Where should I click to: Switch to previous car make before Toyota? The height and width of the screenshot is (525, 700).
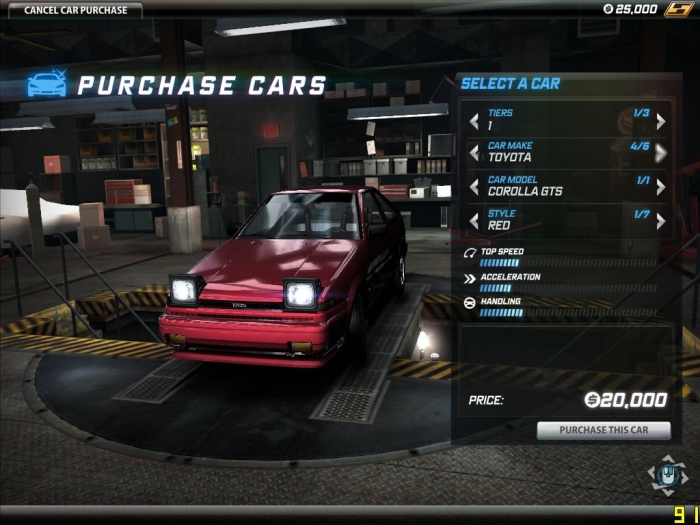click(x=475, y=153)
